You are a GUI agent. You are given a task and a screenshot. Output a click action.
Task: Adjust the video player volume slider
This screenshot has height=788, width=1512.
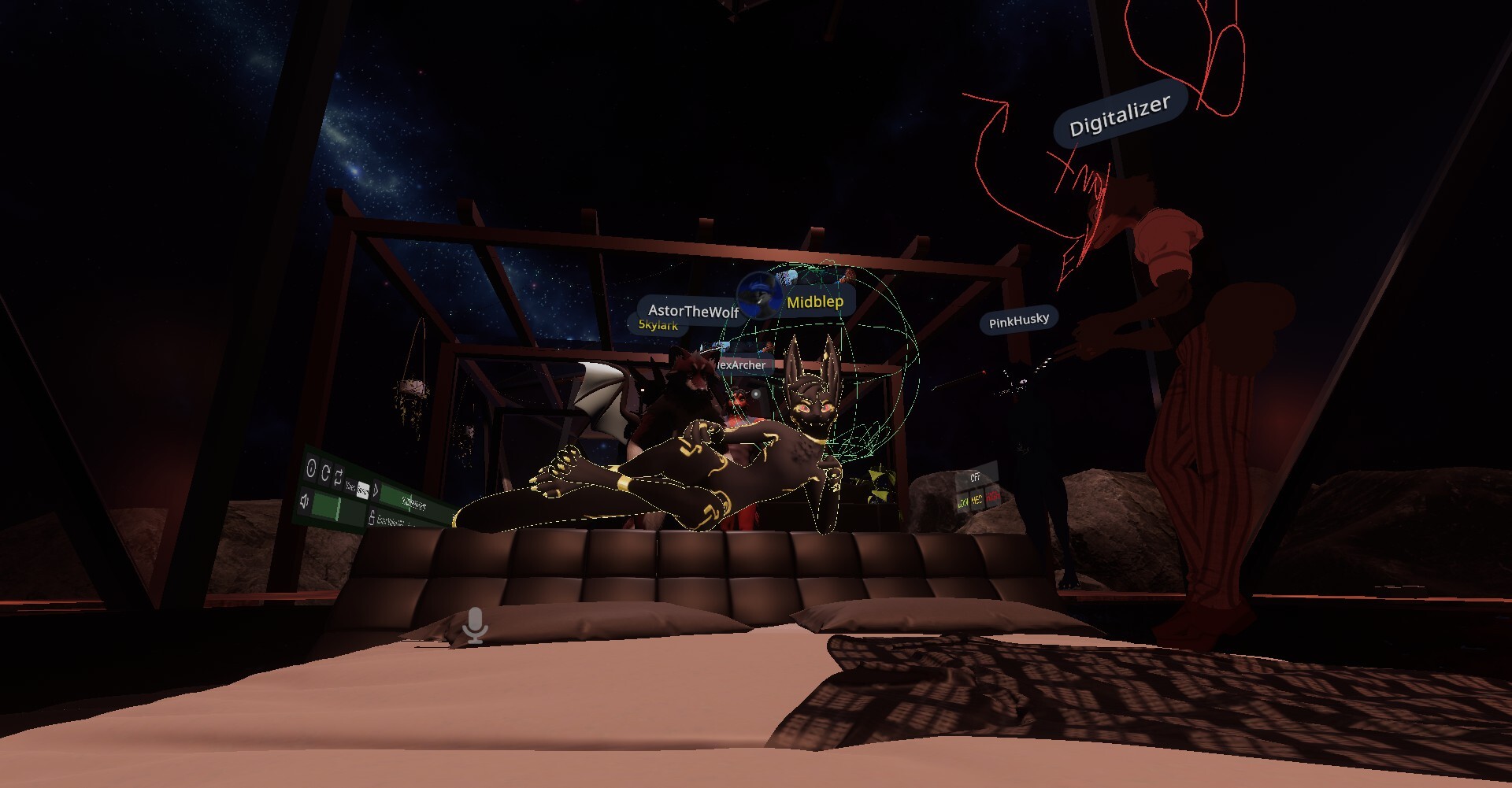339,508
